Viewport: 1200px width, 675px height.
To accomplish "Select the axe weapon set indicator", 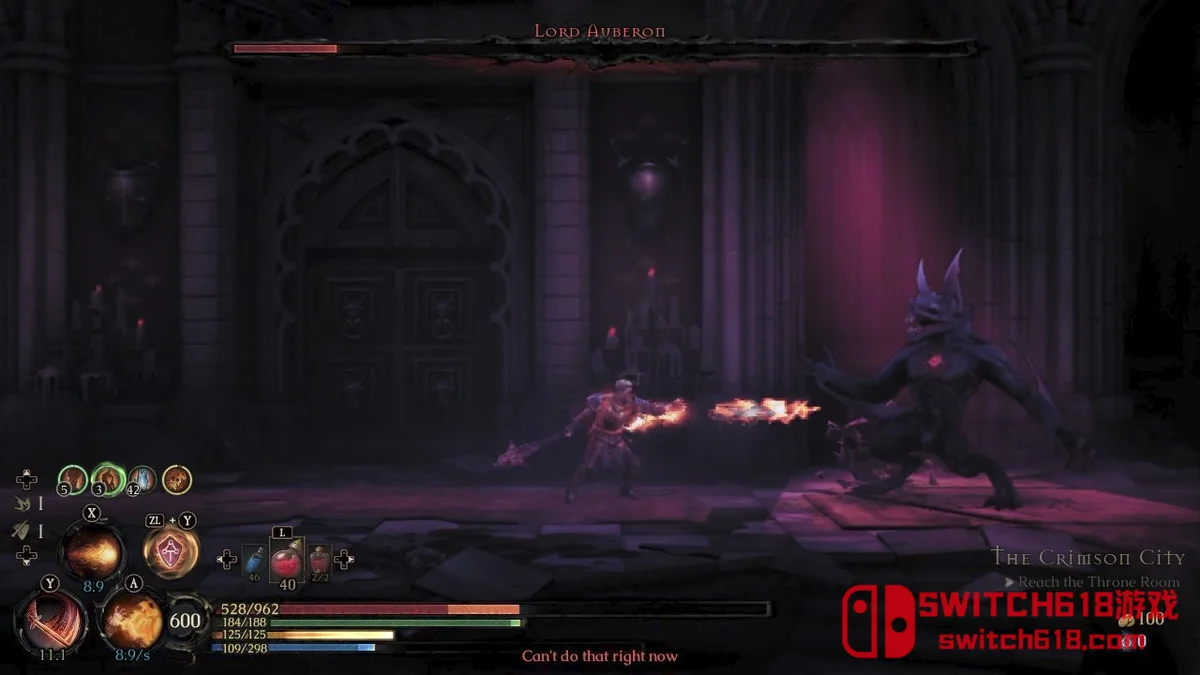I will [22, 531].
